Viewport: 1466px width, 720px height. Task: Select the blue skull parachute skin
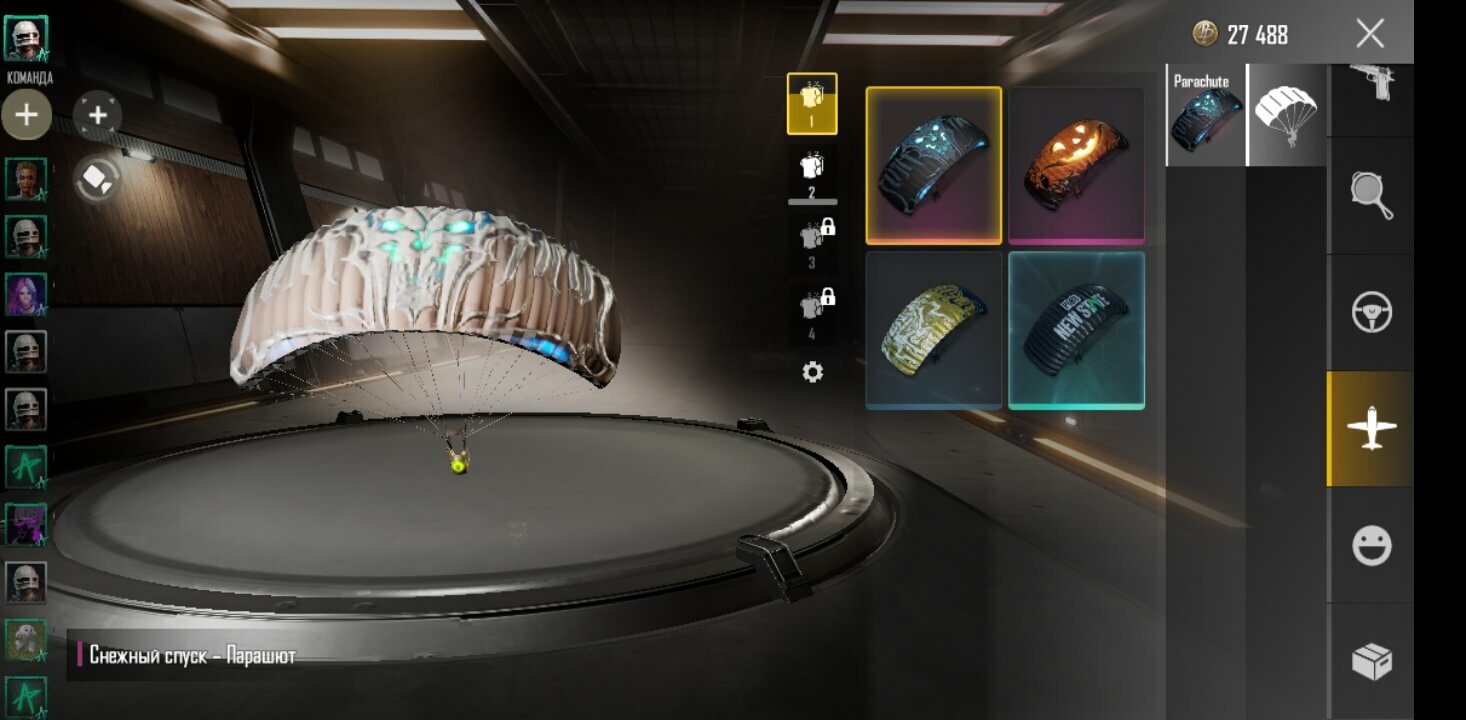(933, 165)
